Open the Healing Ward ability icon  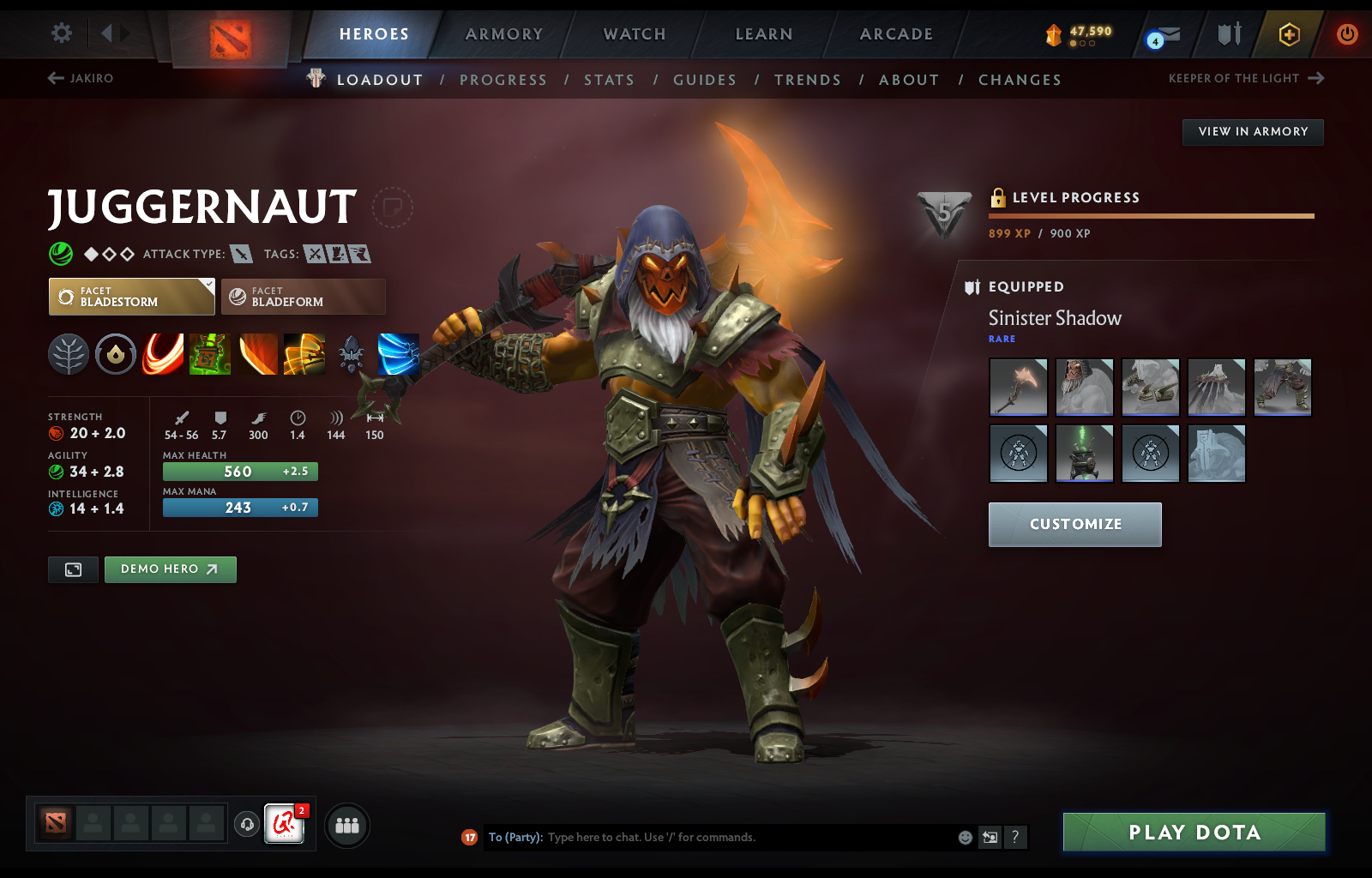tap(210, 354)
